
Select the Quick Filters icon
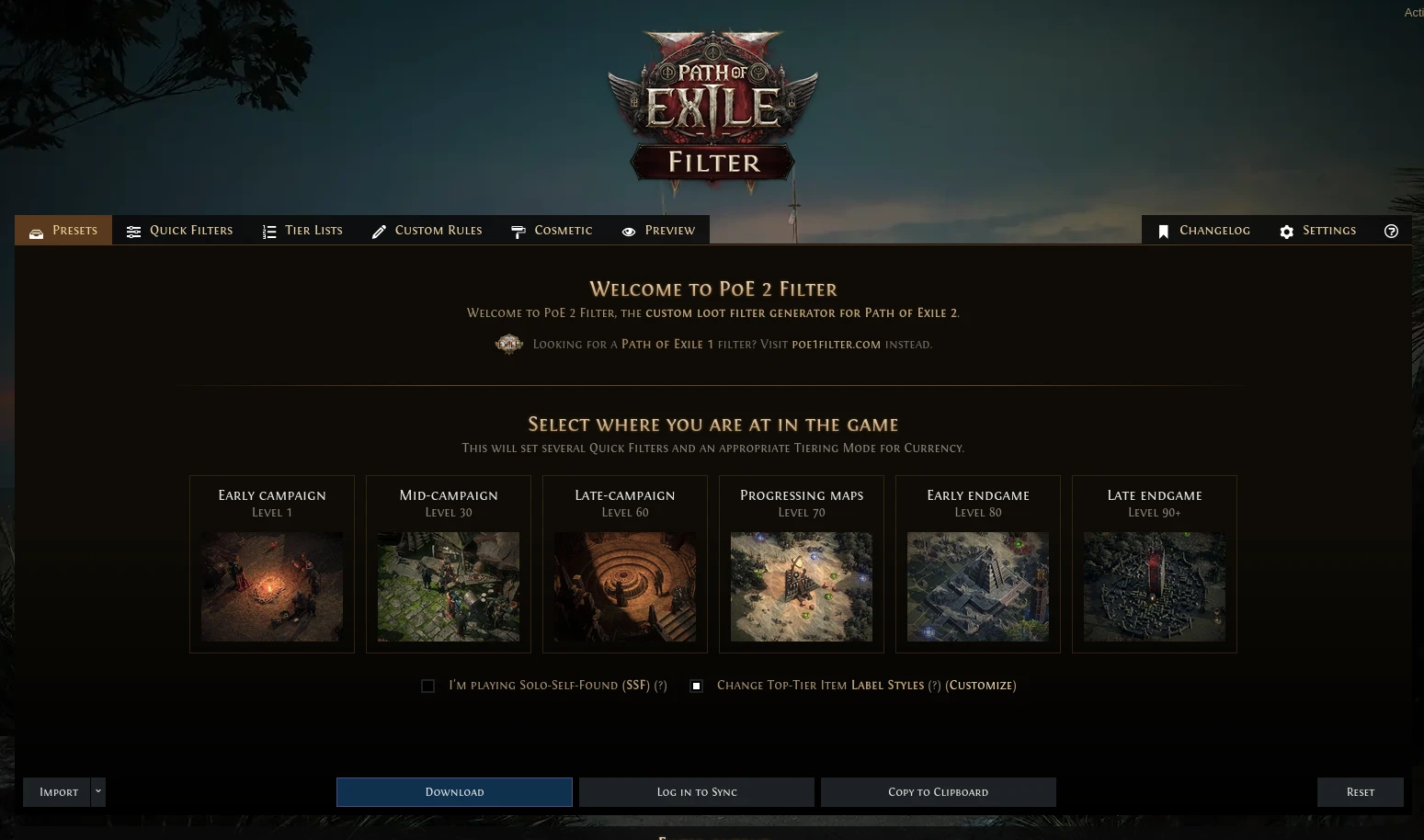pyautogui.click(x=134, y=231)
